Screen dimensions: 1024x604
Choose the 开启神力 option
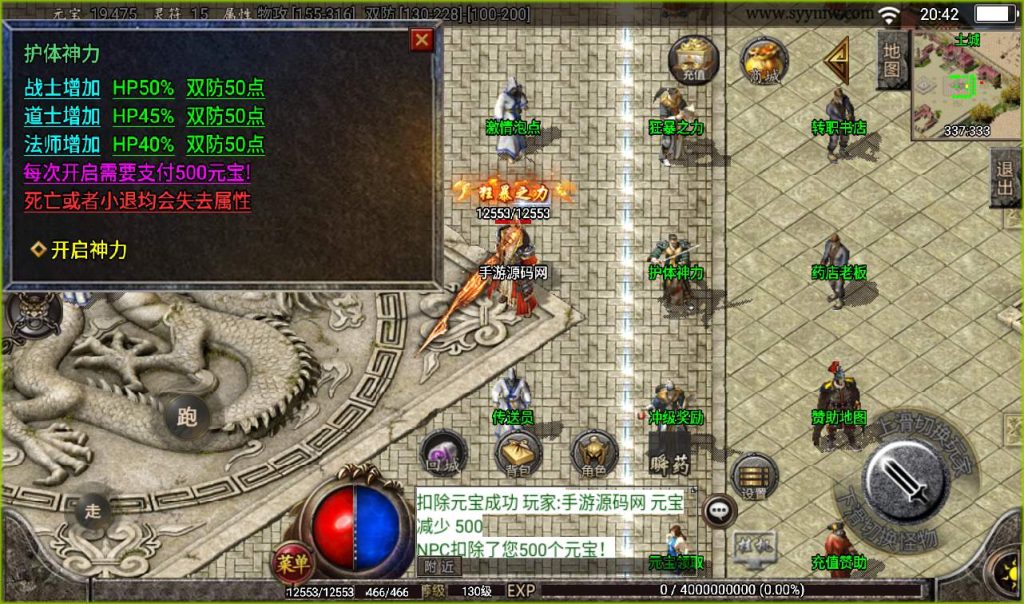[x=88, y=250]
